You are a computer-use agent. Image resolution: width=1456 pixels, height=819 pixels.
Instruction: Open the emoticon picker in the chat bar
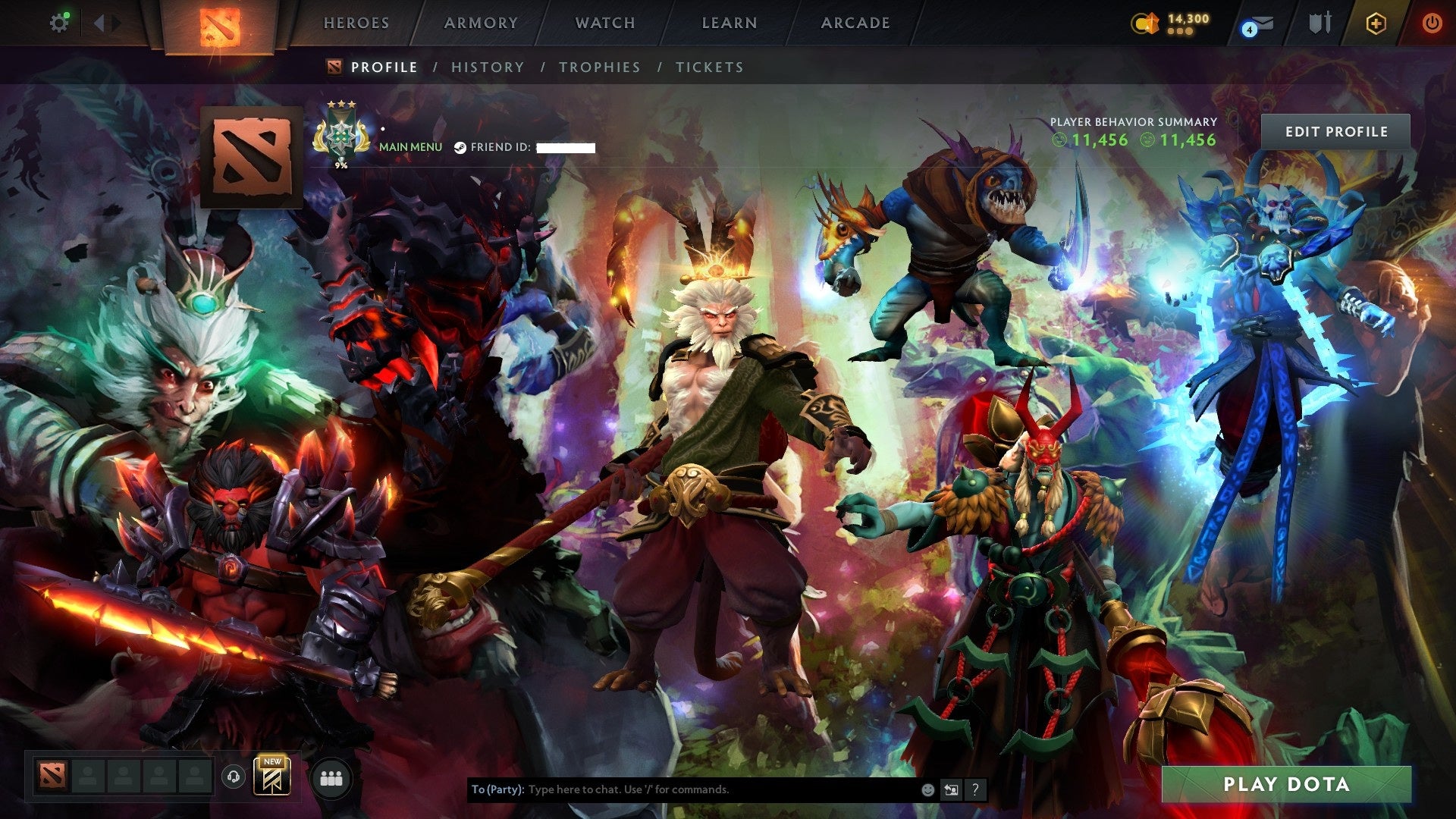(927, 789)
